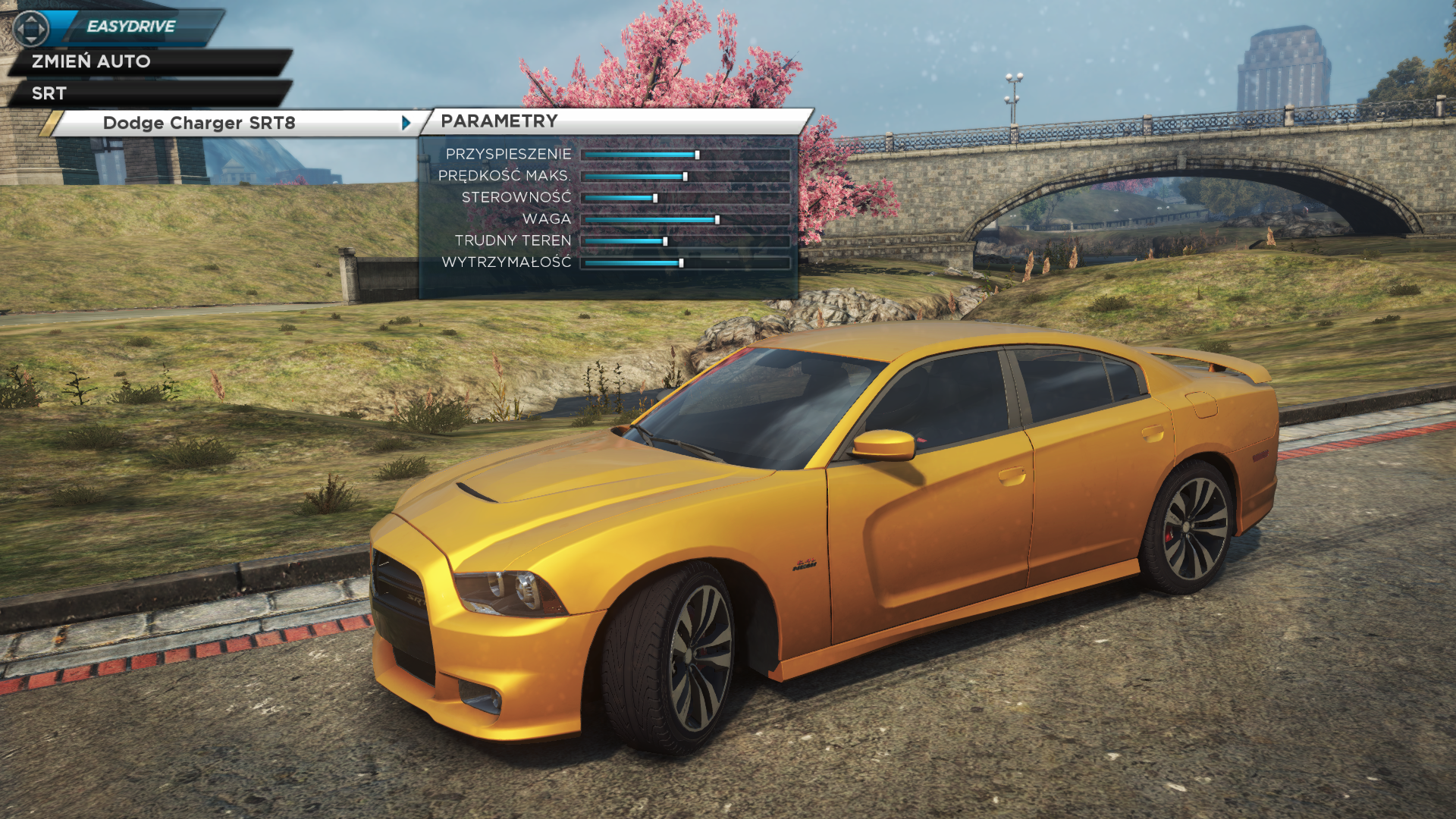This screenshot has height=819, width=1456.
Task: Click the EasyDrive d-pad icon
Action: pyautogui.click(x=30, y=29)
